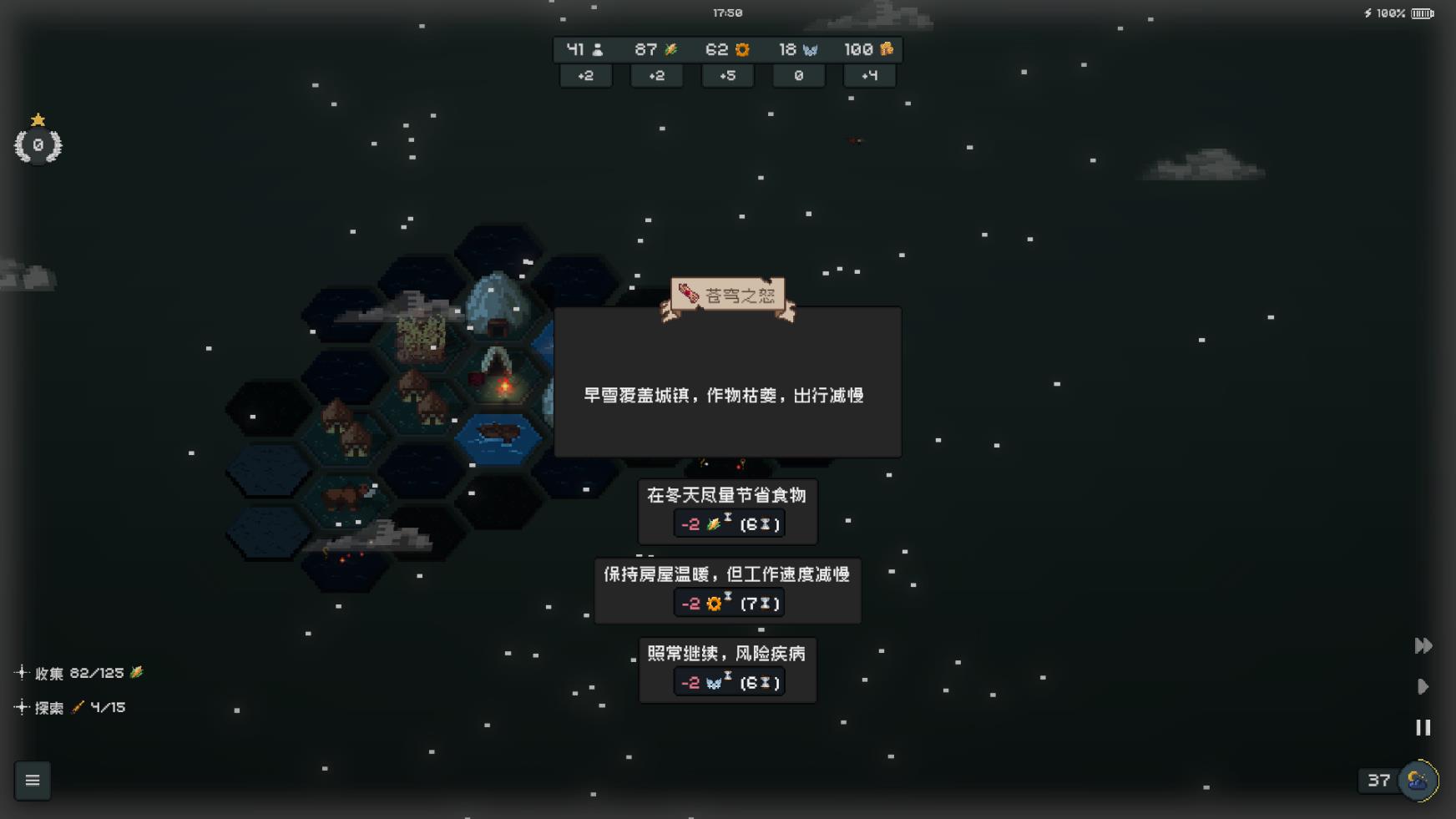Click the gear production resource icon
The image size is (1456, 819).
pos(741,49)
